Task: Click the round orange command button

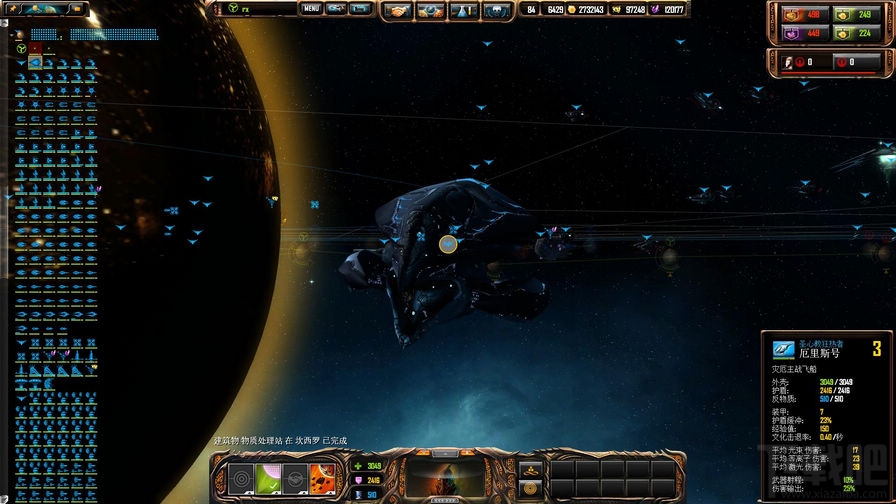Action: click(x=532, y=488)
